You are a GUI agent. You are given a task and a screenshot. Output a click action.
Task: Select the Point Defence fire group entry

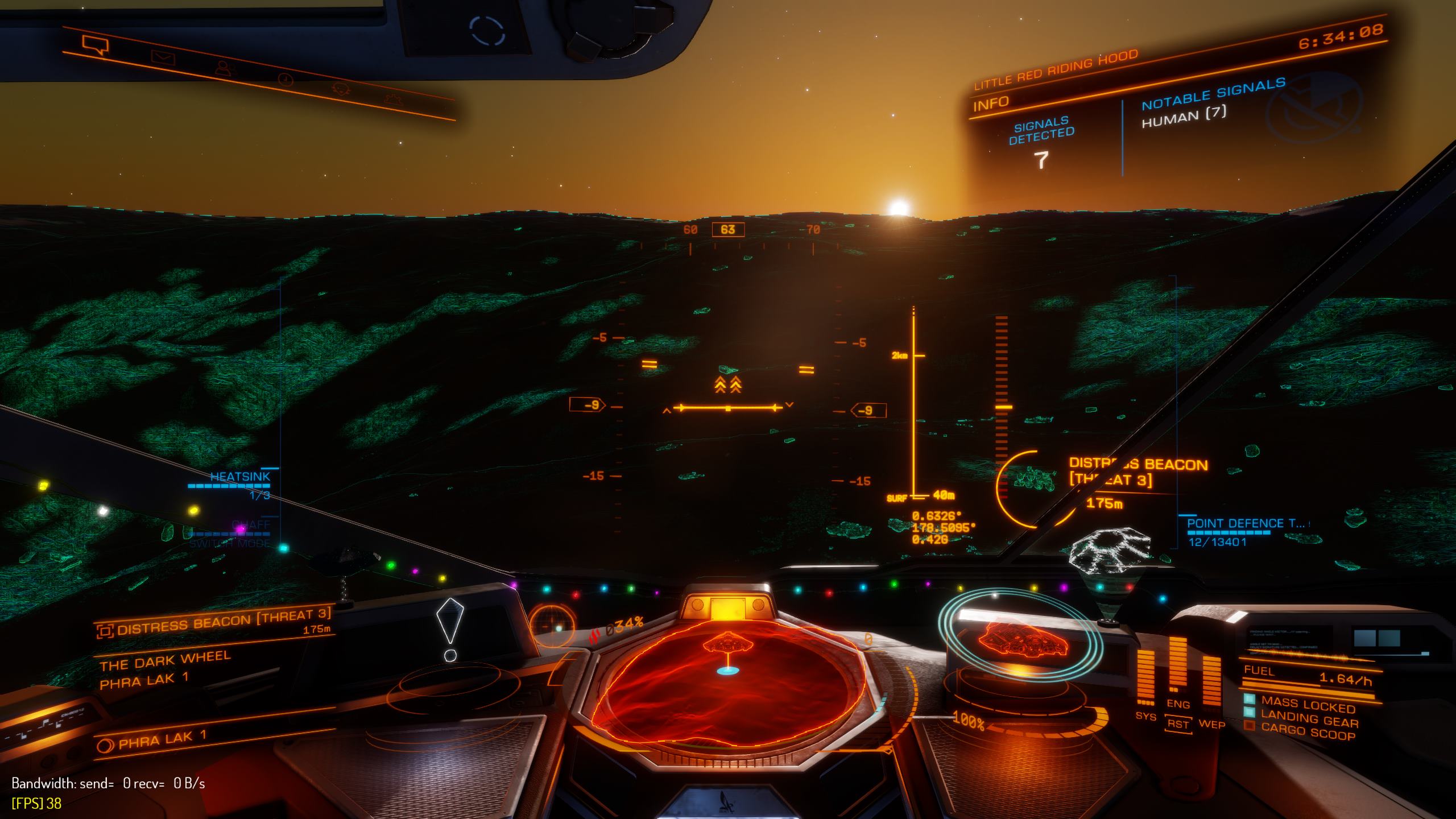coord(1246,524)
